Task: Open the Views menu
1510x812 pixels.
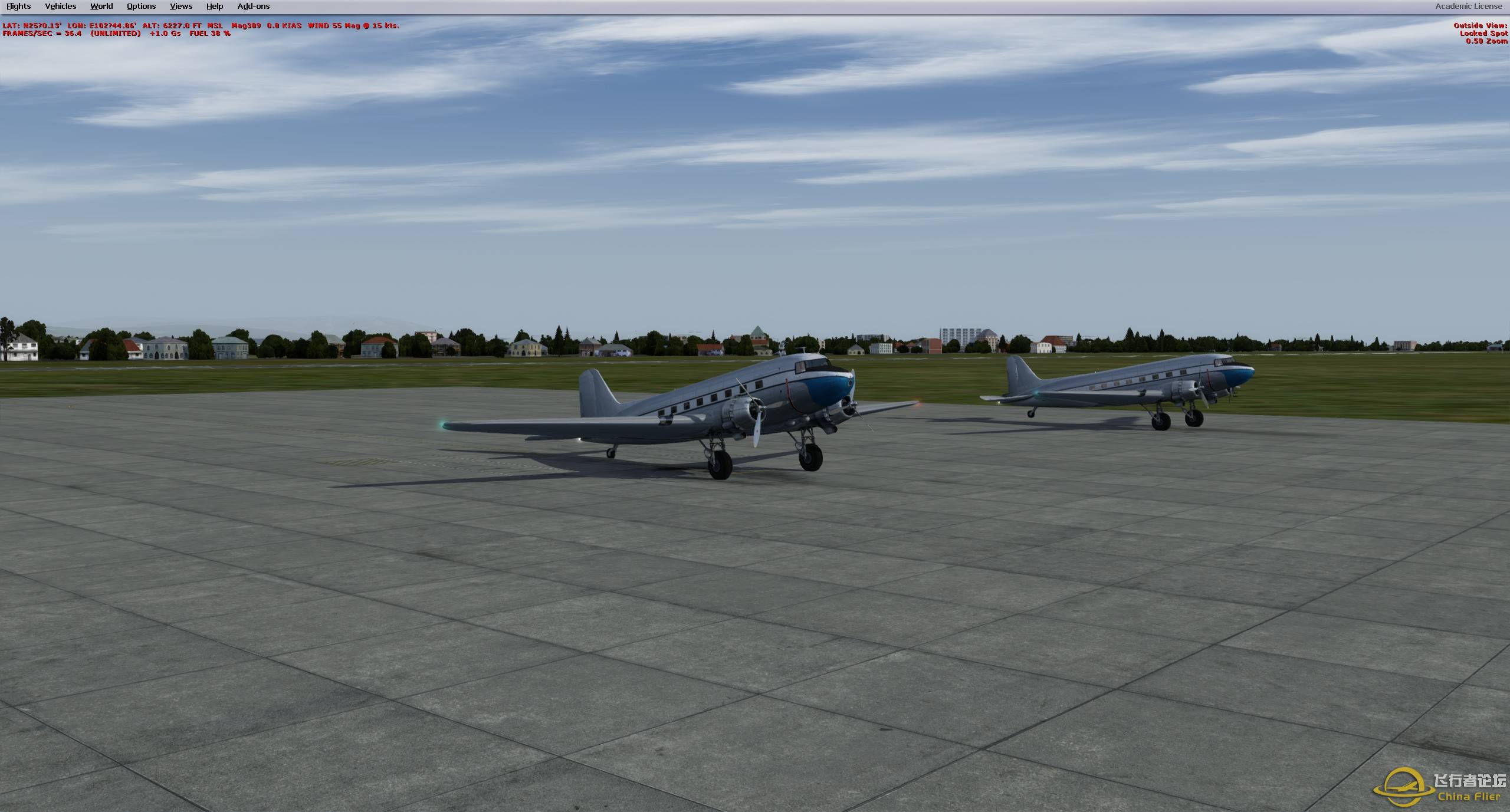Action: tap(180, 6)
